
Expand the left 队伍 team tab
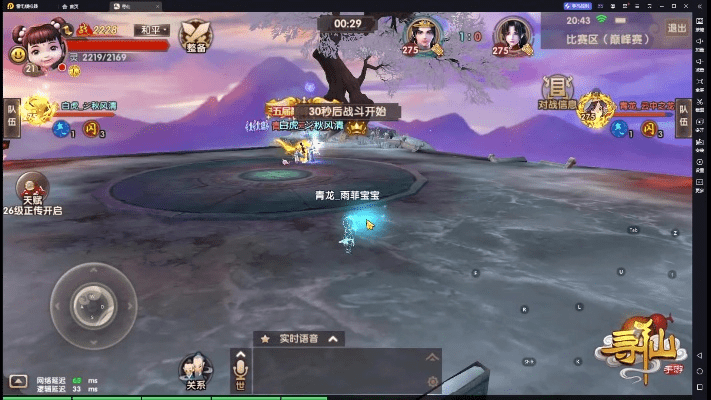12,116
